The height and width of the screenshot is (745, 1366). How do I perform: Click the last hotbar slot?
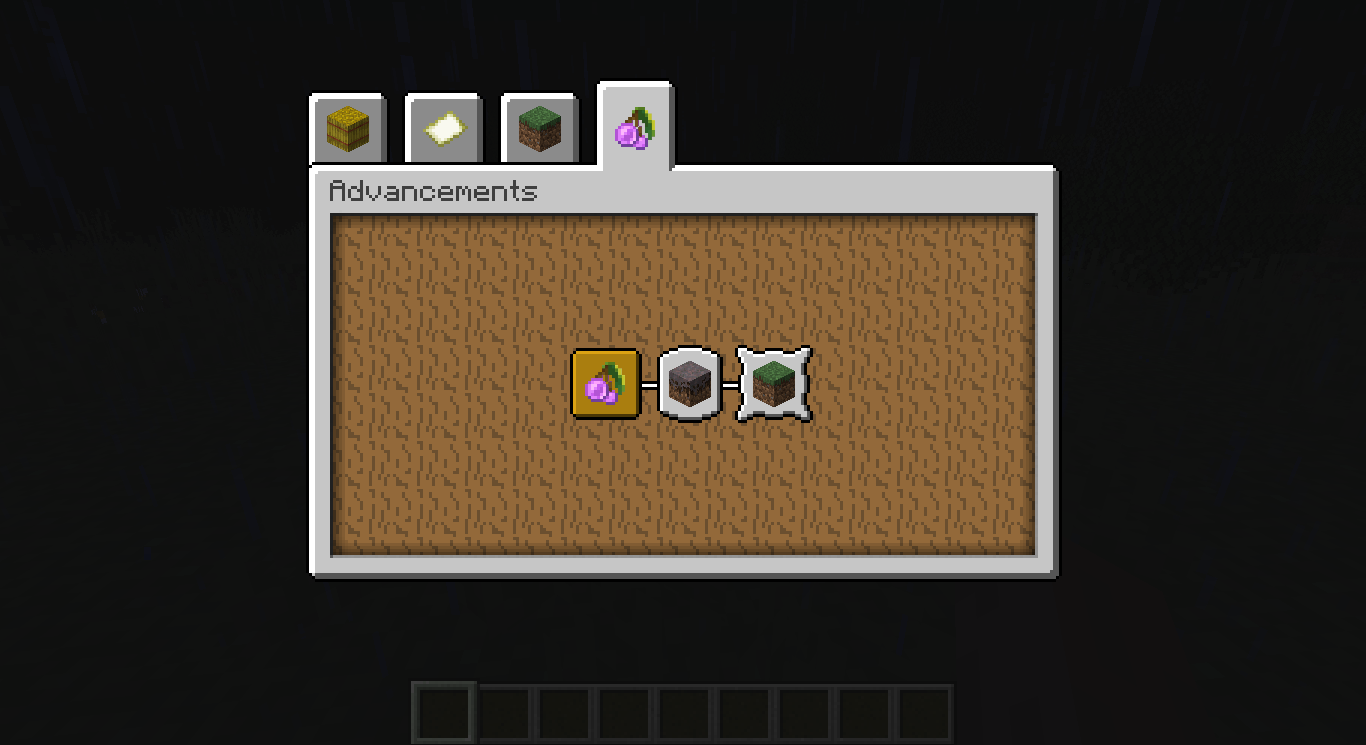921,711
